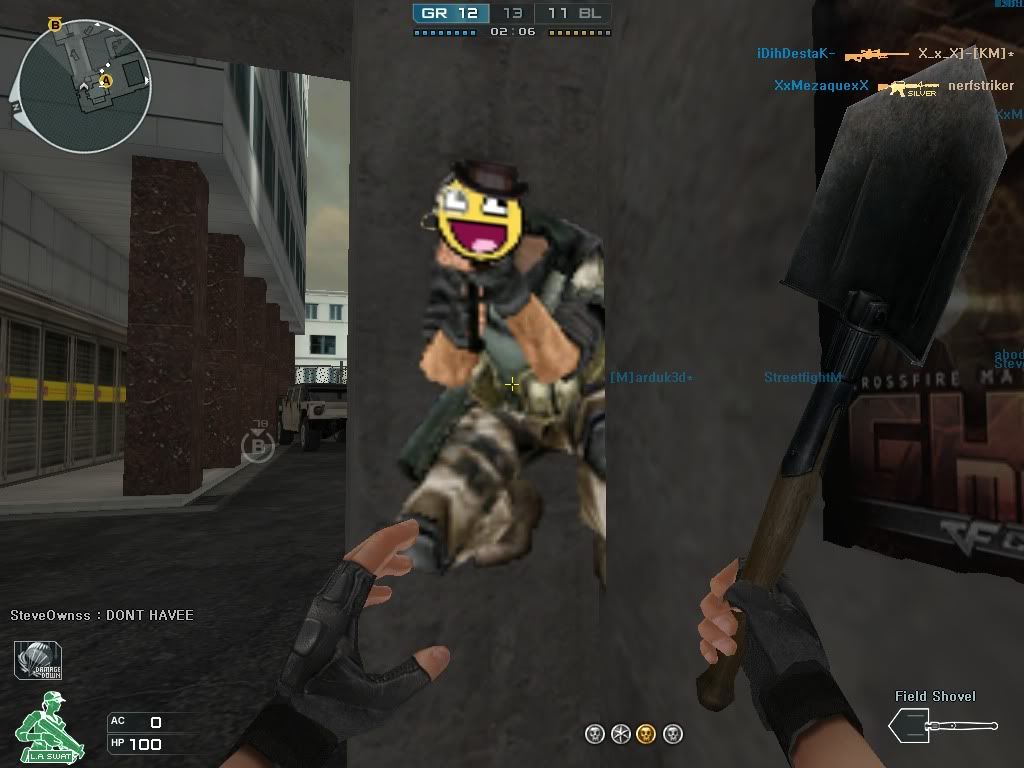Select the B bombsite marker on the minimap
Image resolution: width=1024 pixels, height=768 pixels.
55,24
